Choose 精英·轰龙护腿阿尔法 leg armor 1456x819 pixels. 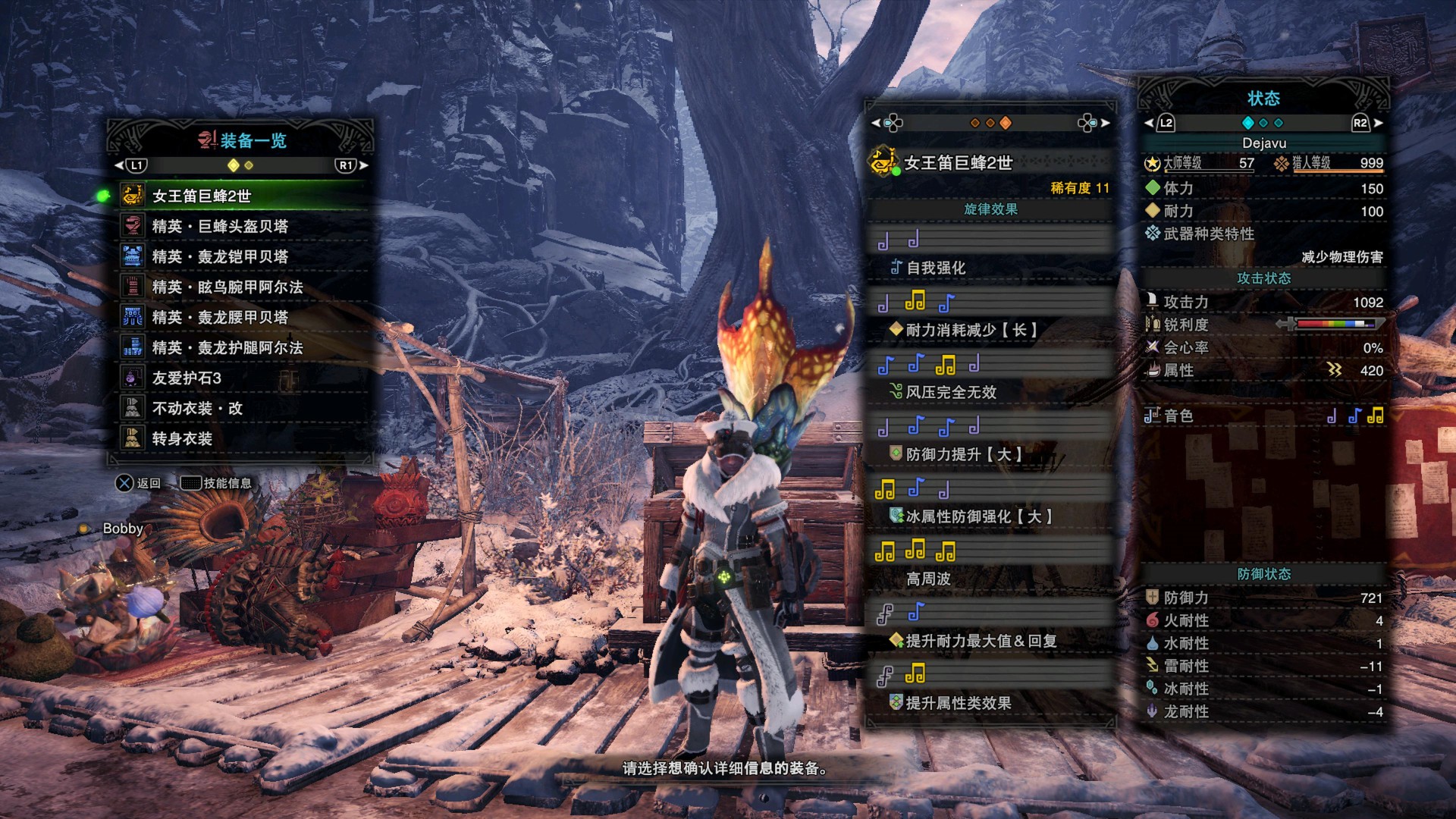coord(227,348)
